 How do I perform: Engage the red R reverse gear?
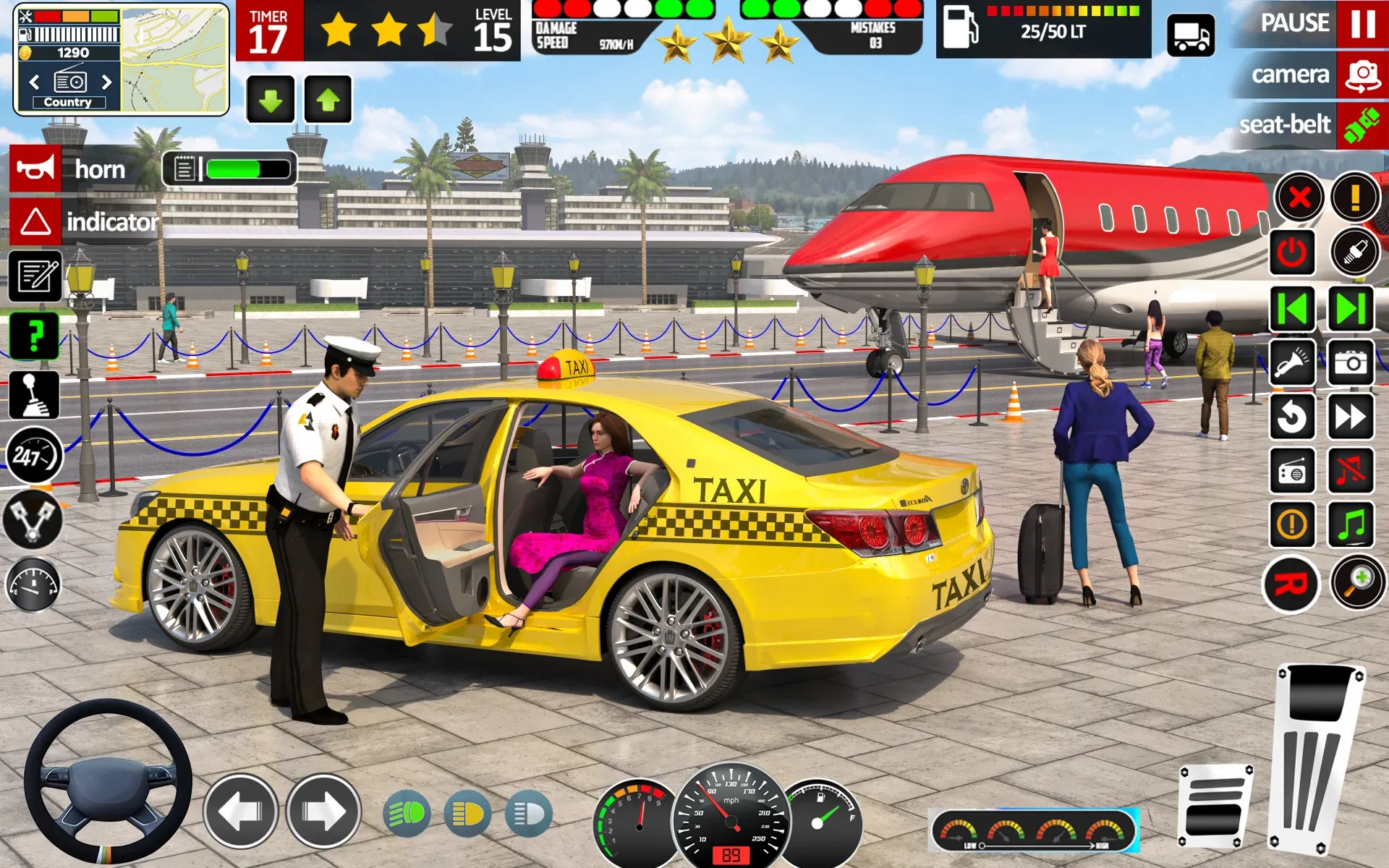click(x=1292, y=584)
